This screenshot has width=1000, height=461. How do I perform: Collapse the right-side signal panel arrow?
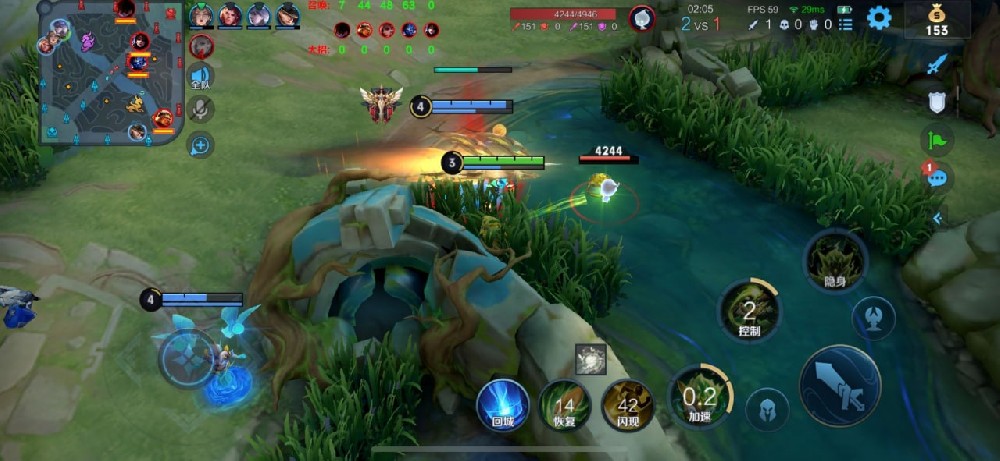pyautogui.click(x=937, y=217)
